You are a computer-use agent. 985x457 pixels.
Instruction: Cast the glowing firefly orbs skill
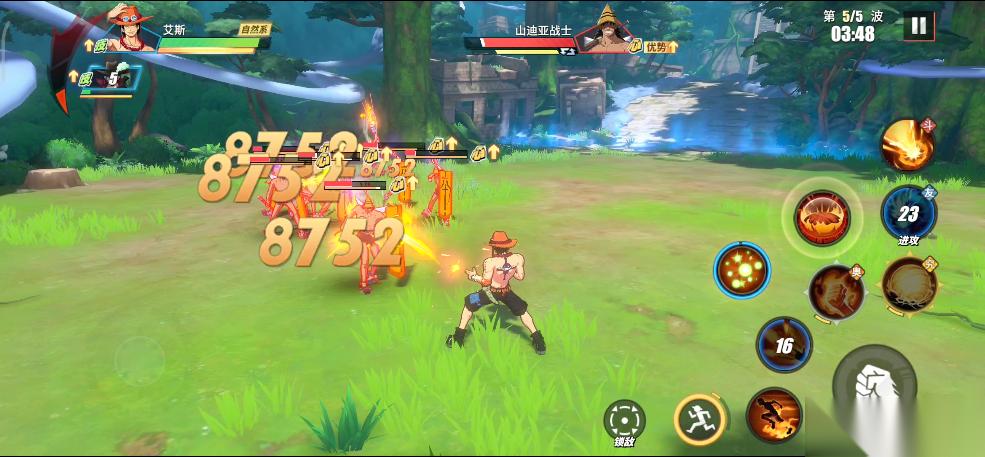pos(741,271)
